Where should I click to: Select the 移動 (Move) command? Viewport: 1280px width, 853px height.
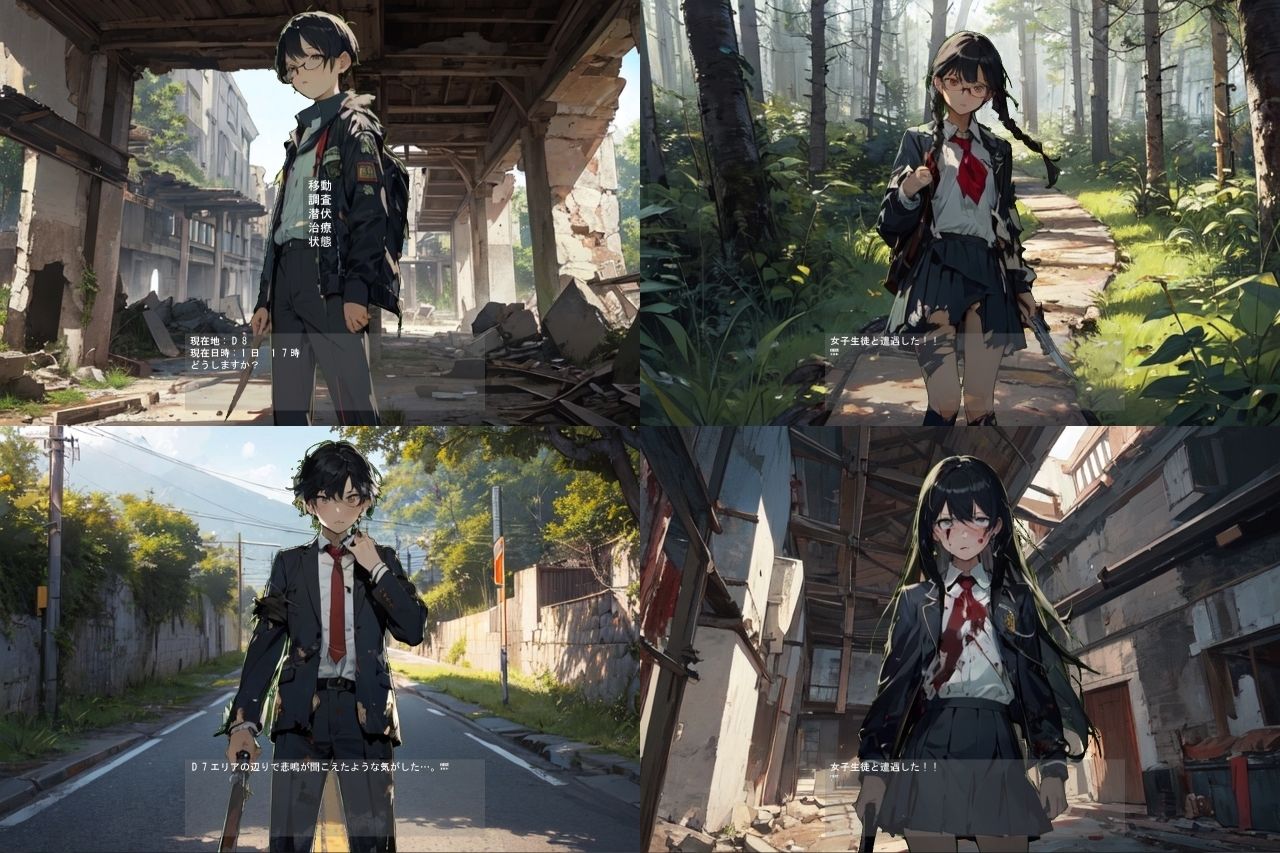click(x=319, y=186)
